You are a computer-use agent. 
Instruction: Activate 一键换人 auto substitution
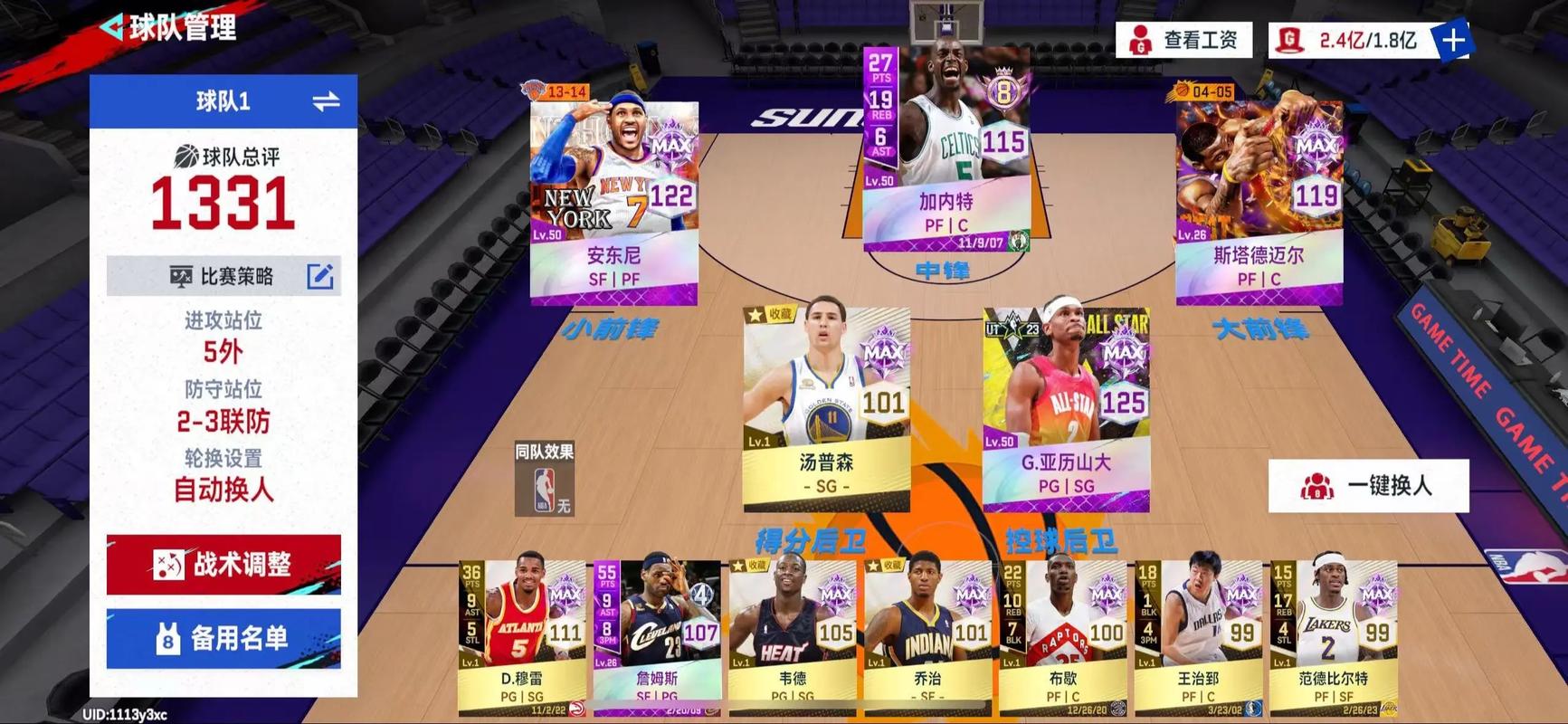[x=1368, y=486]
